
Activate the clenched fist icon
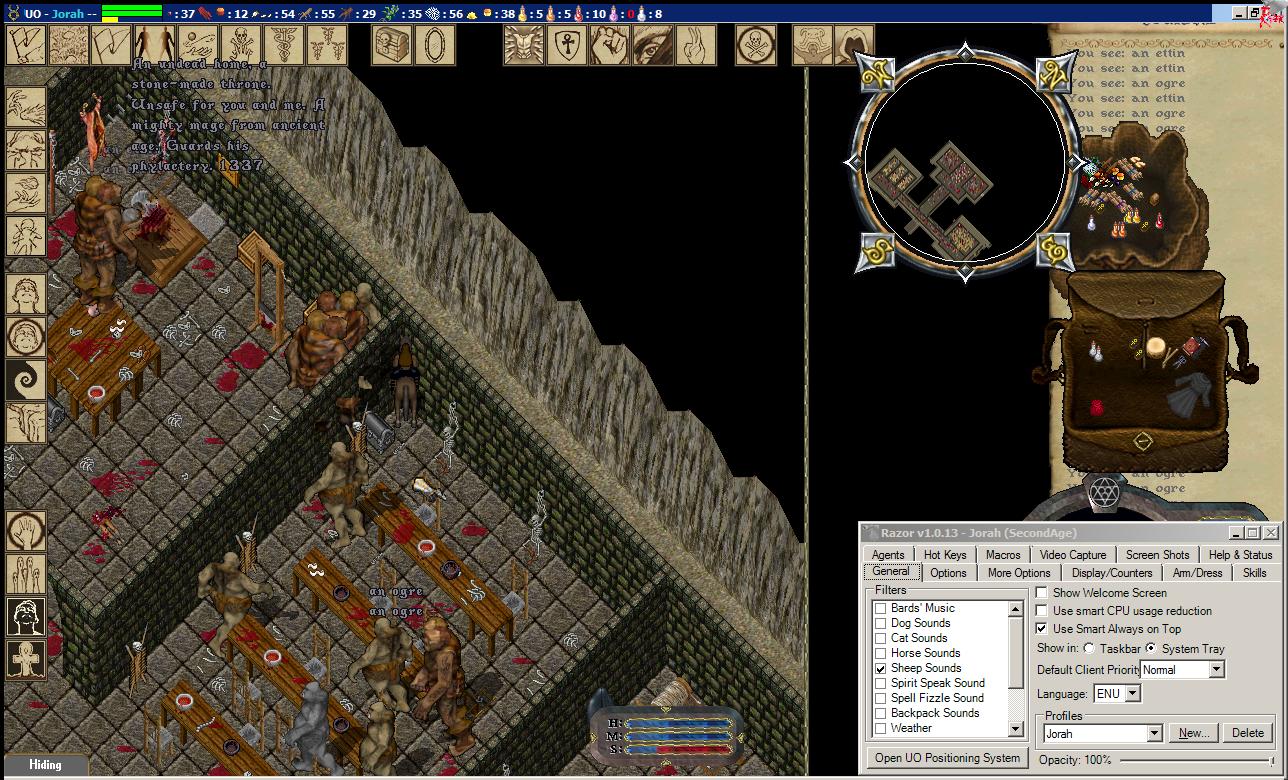[609, 45]
